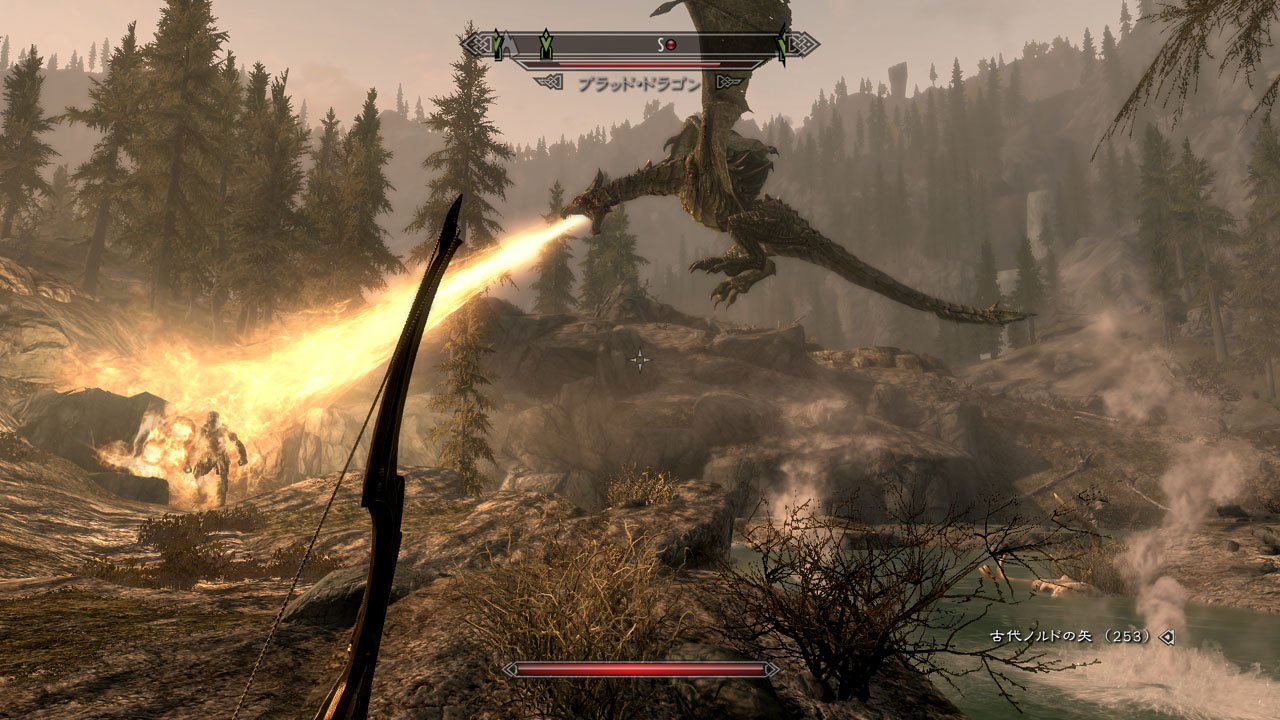Click the south heading letter on the compass
1280x720 pixels.
(x=660, y=44)
